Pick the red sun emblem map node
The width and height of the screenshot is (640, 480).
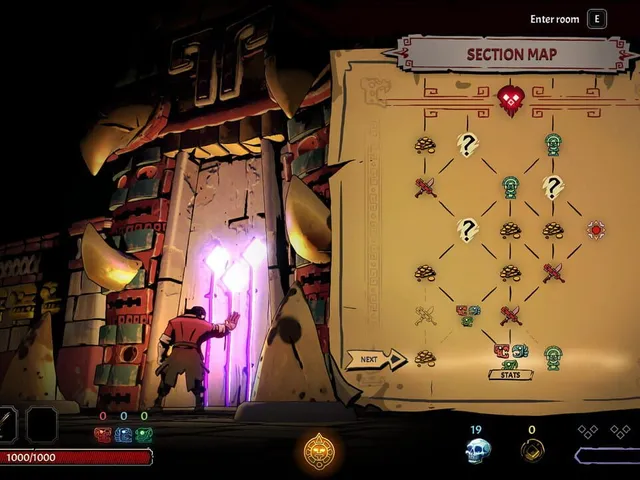coord(596,230)
